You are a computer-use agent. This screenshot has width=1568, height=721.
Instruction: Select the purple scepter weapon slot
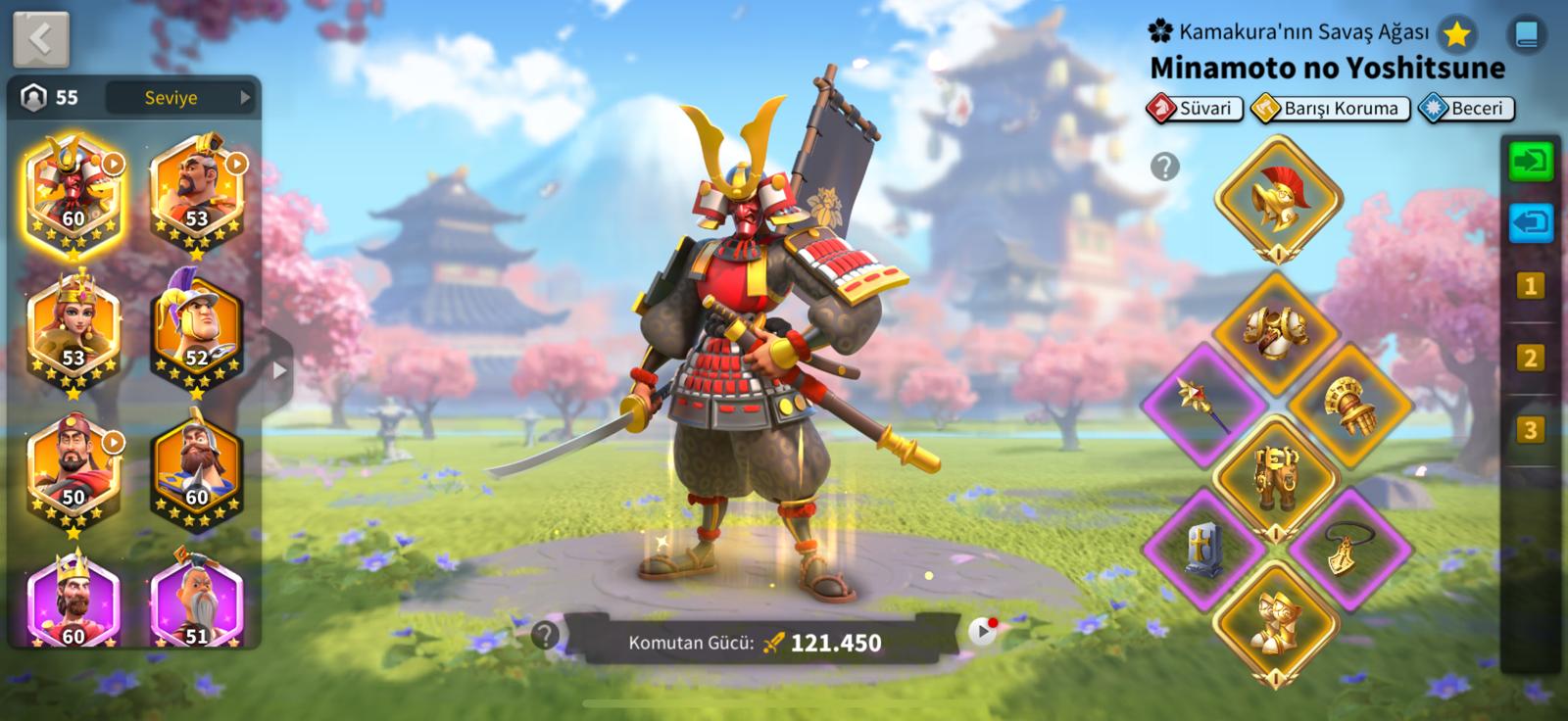[x=1204, y=404]
